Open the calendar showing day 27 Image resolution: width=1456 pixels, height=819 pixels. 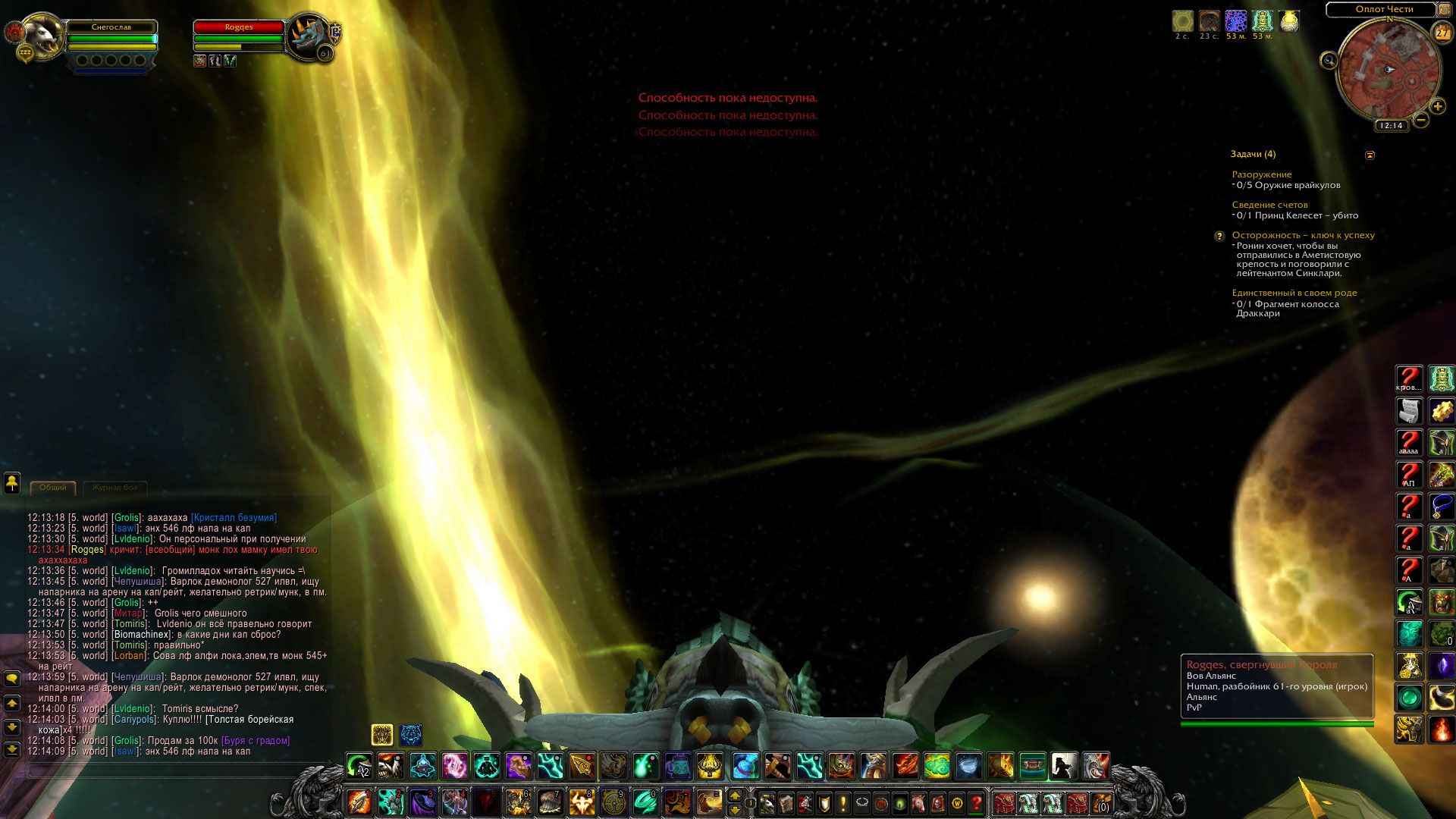1442,33
